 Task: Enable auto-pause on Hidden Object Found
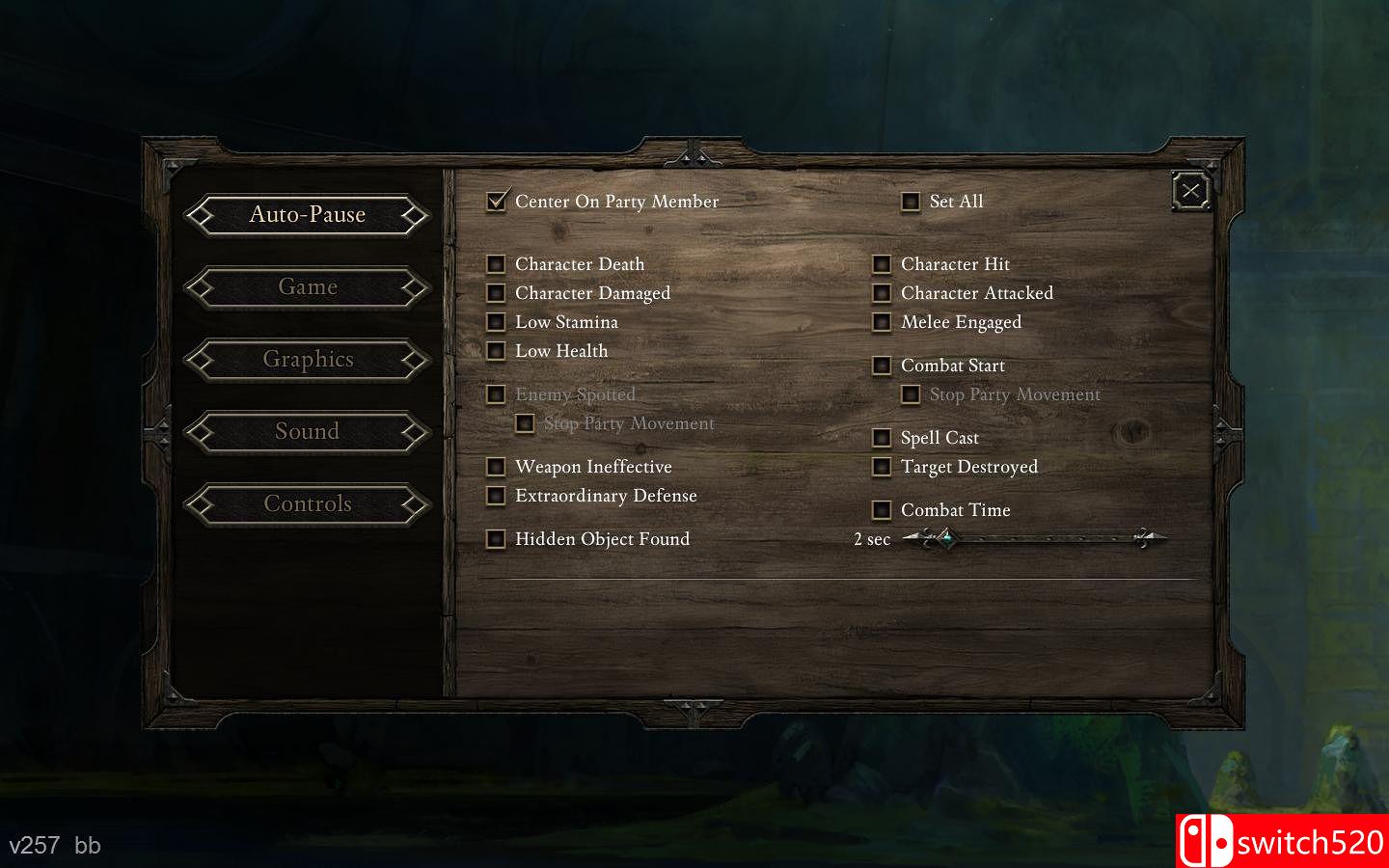coord(497,539)
